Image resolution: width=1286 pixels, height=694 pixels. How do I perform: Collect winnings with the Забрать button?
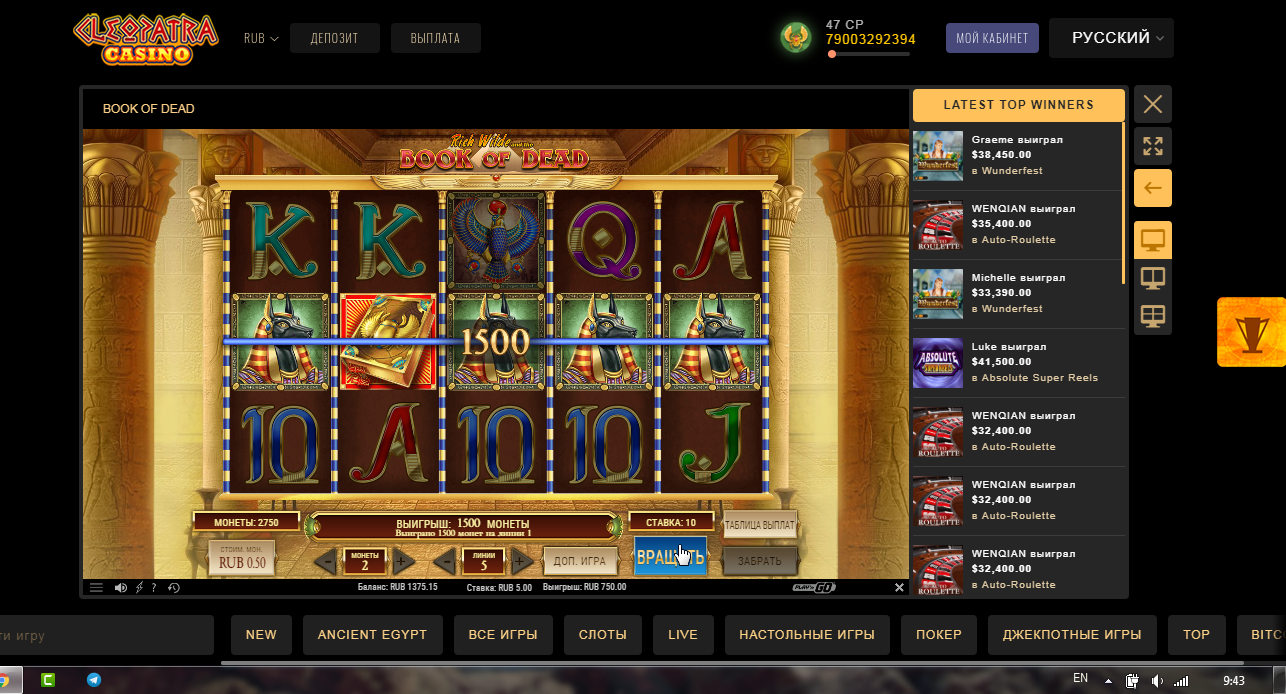(759, 561)
